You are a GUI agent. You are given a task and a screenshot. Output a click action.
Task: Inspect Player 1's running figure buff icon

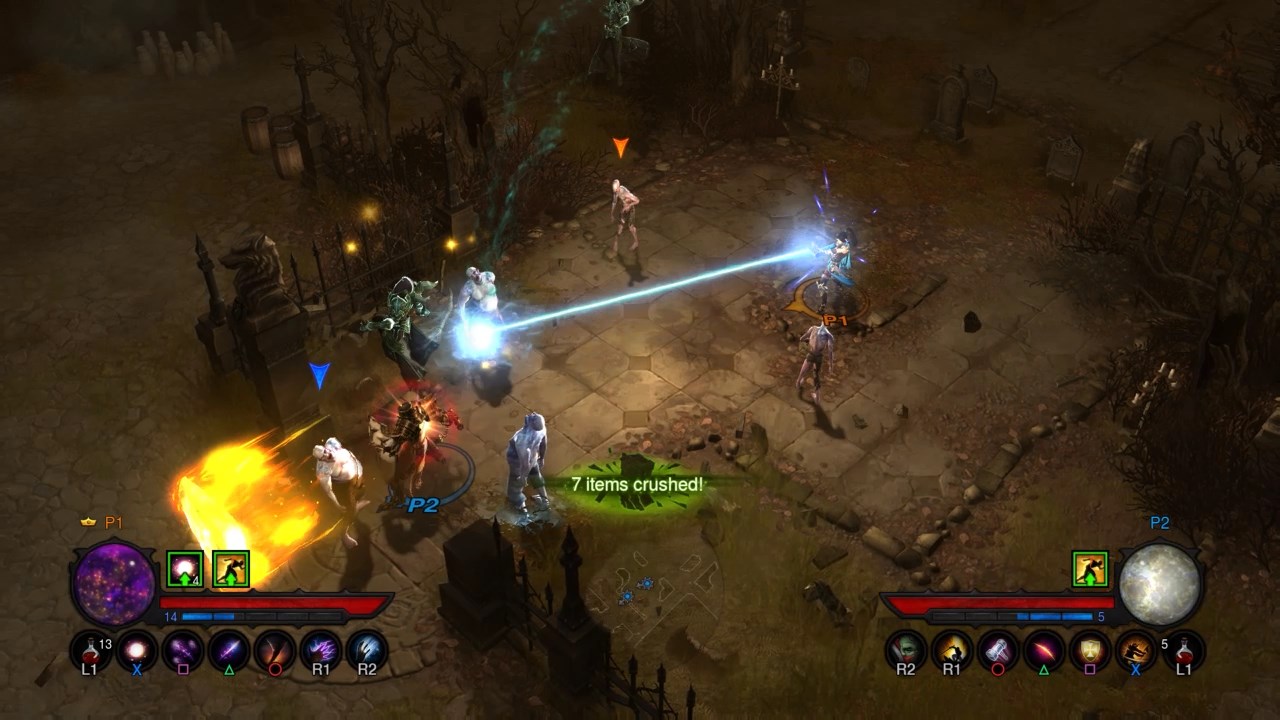(x=231, y=569)
